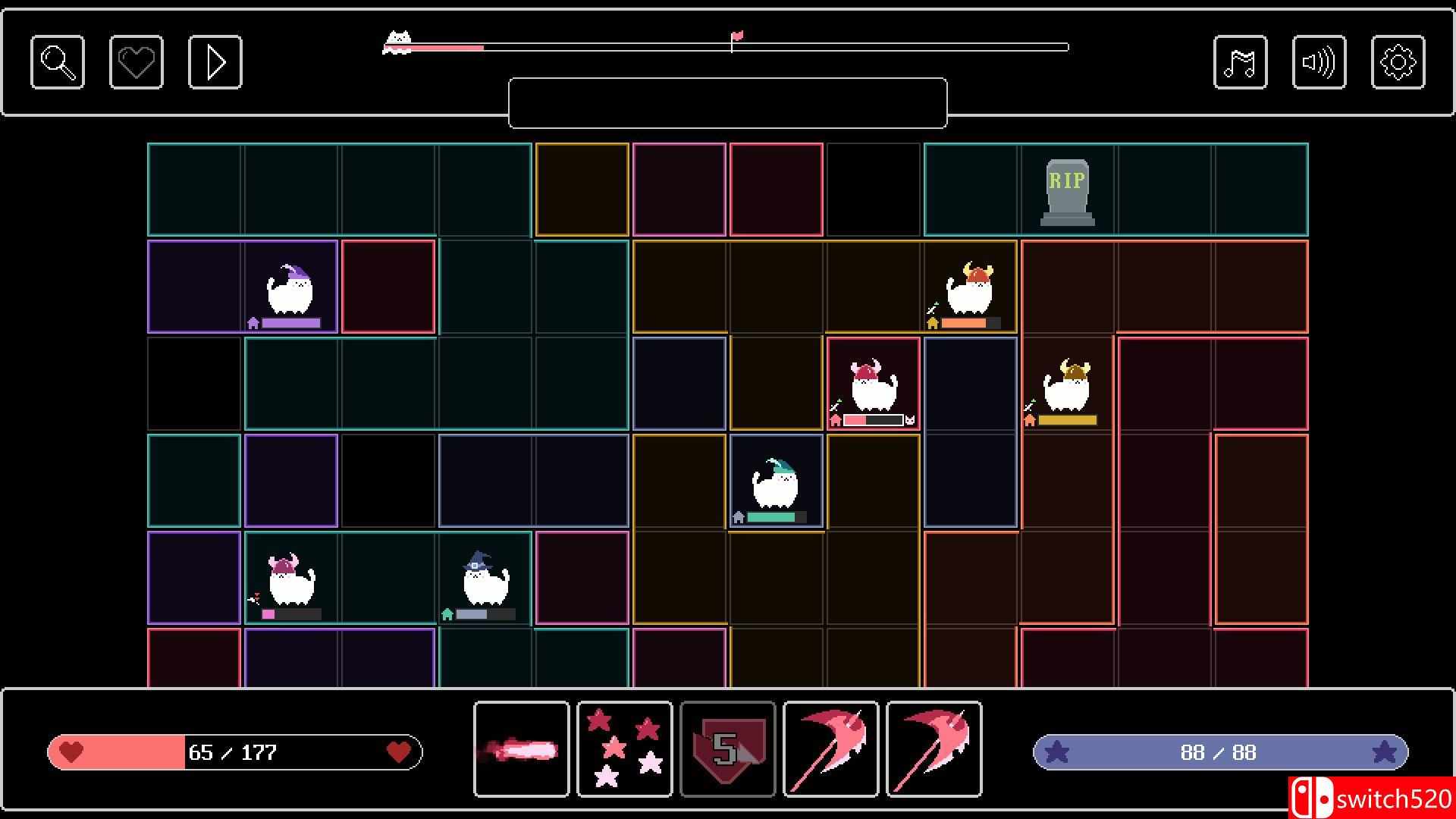Image resolution: width=1456 pixels, height=819 pixels.
Task: Click the RIP tombstone on the board
Action: tap(1067, 188)
